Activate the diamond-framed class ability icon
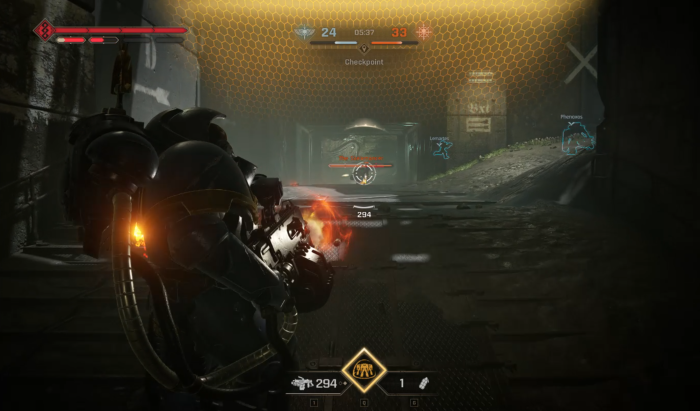The height and width of the screenshot is (411, 700). [364, 370]
